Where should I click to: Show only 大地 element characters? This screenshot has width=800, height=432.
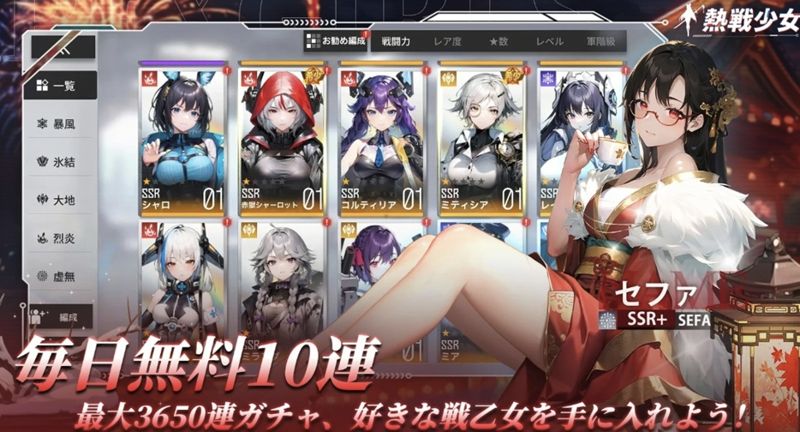[62, 199]
